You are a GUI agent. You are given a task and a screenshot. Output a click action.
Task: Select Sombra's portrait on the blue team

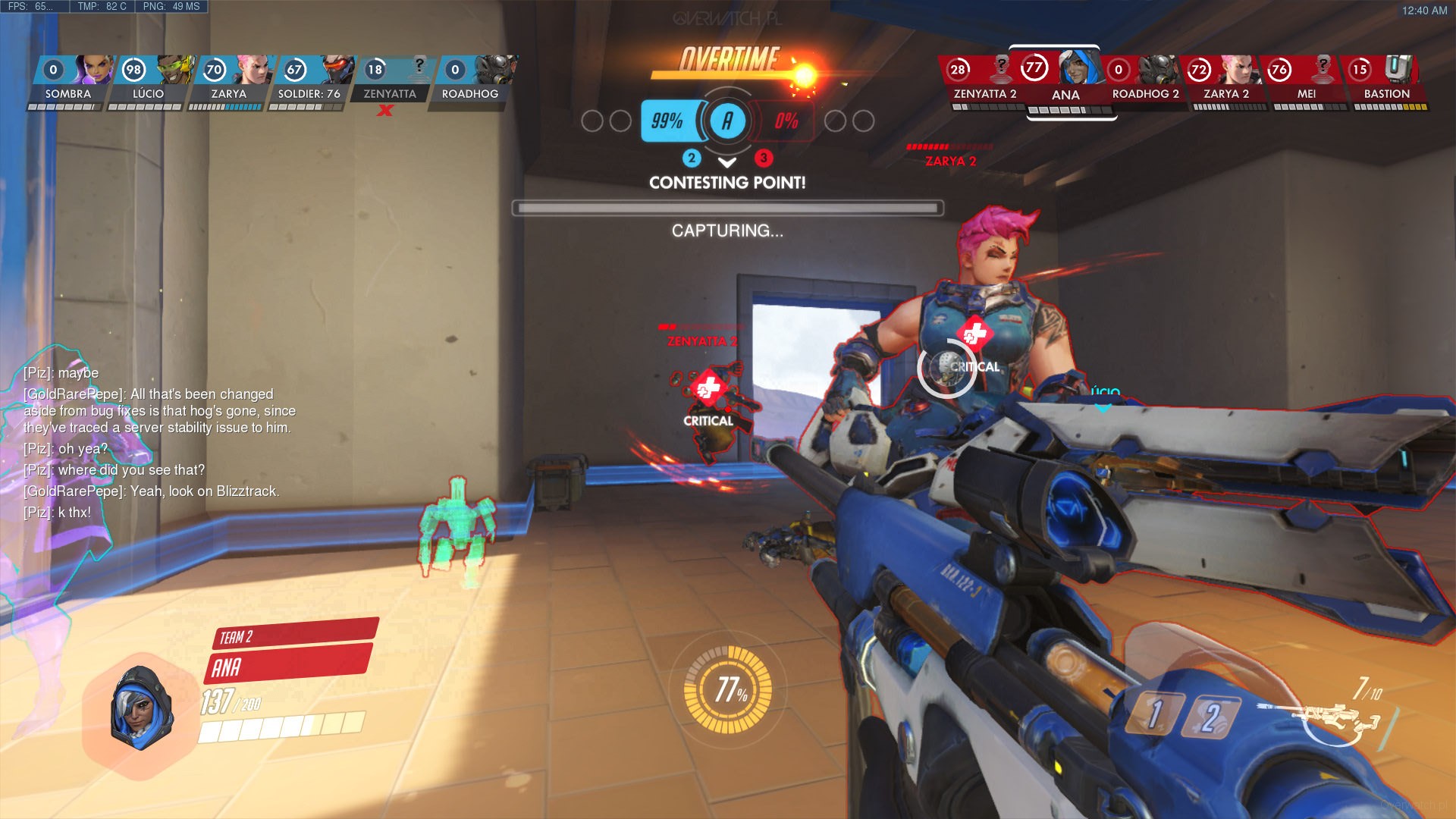pos(68,80)
